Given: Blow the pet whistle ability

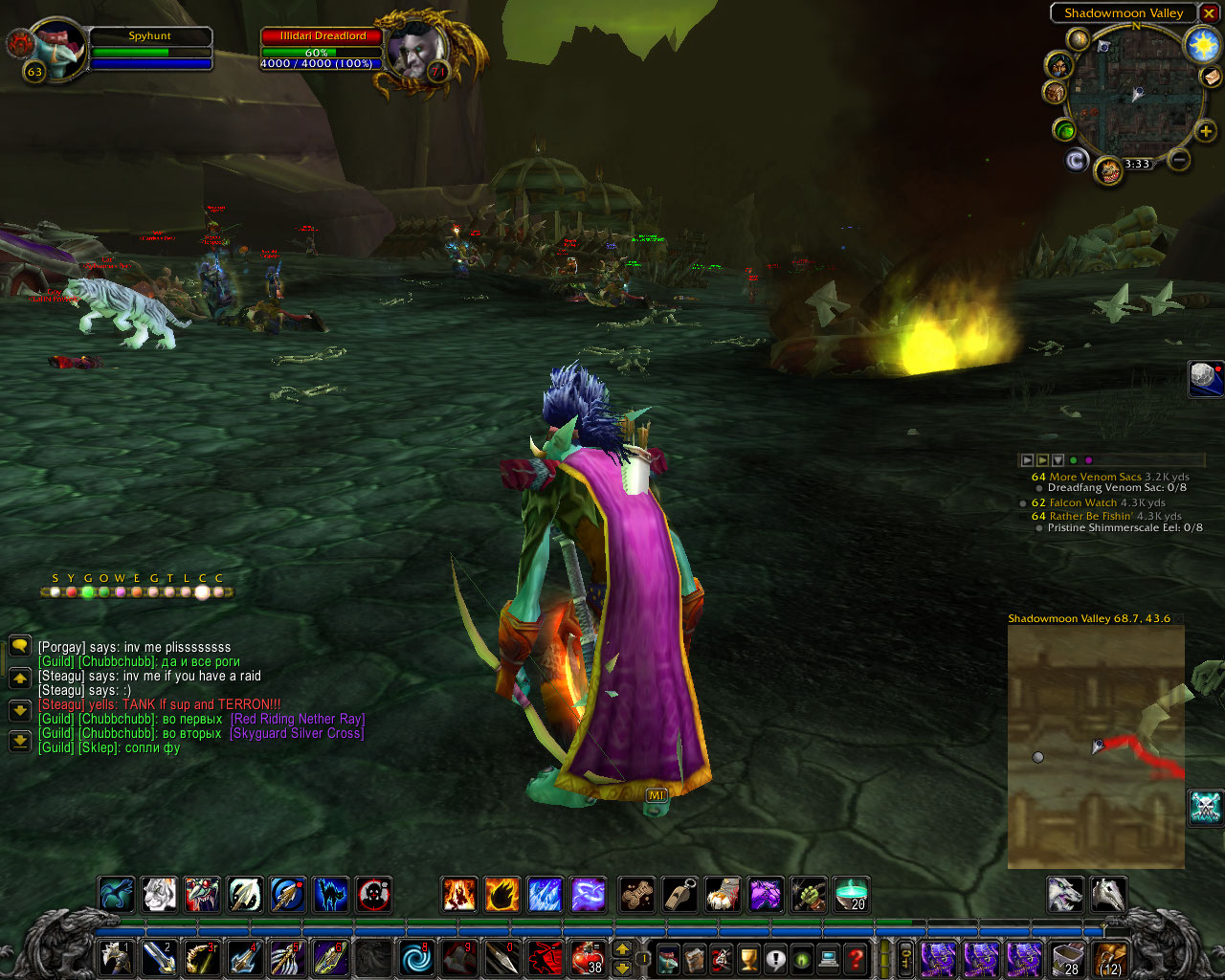Looking at the screenshot, I should [679, 894].
